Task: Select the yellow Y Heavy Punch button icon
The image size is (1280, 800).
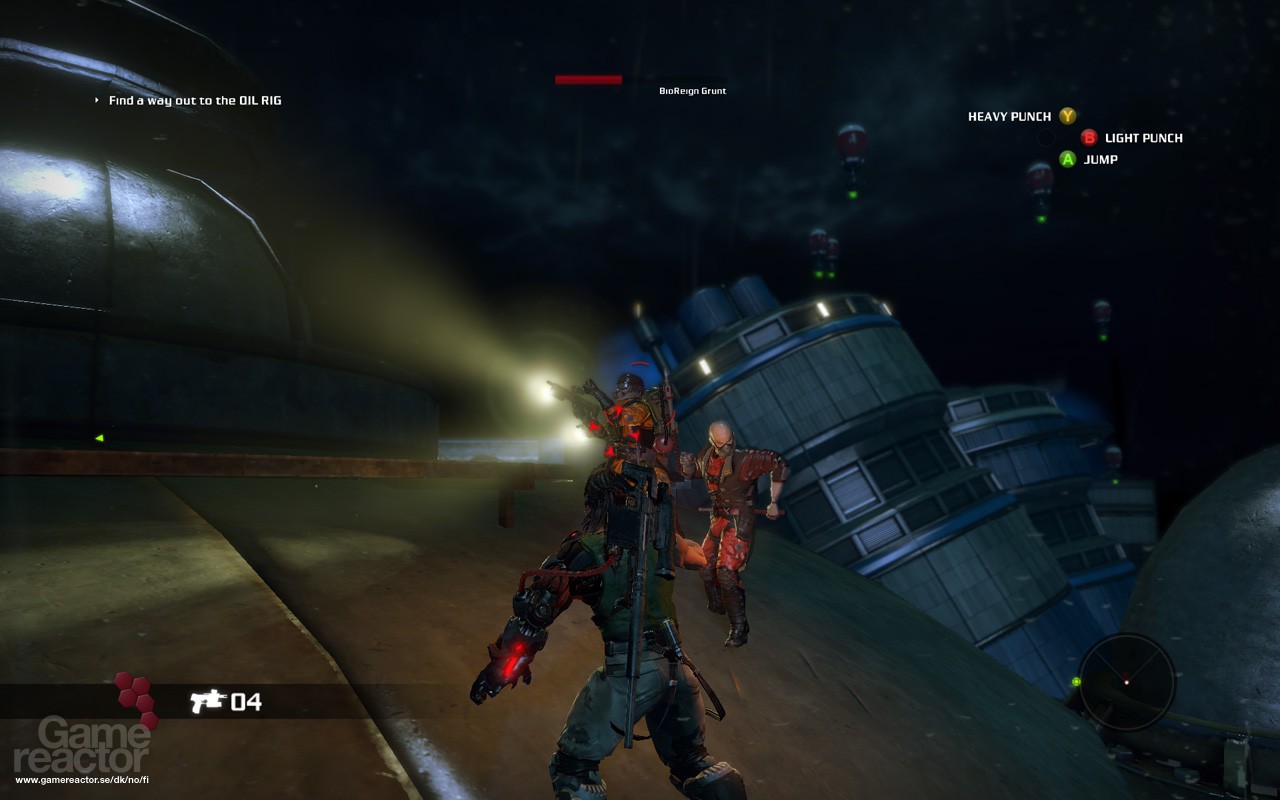Action: click(x=1068, y=116)
